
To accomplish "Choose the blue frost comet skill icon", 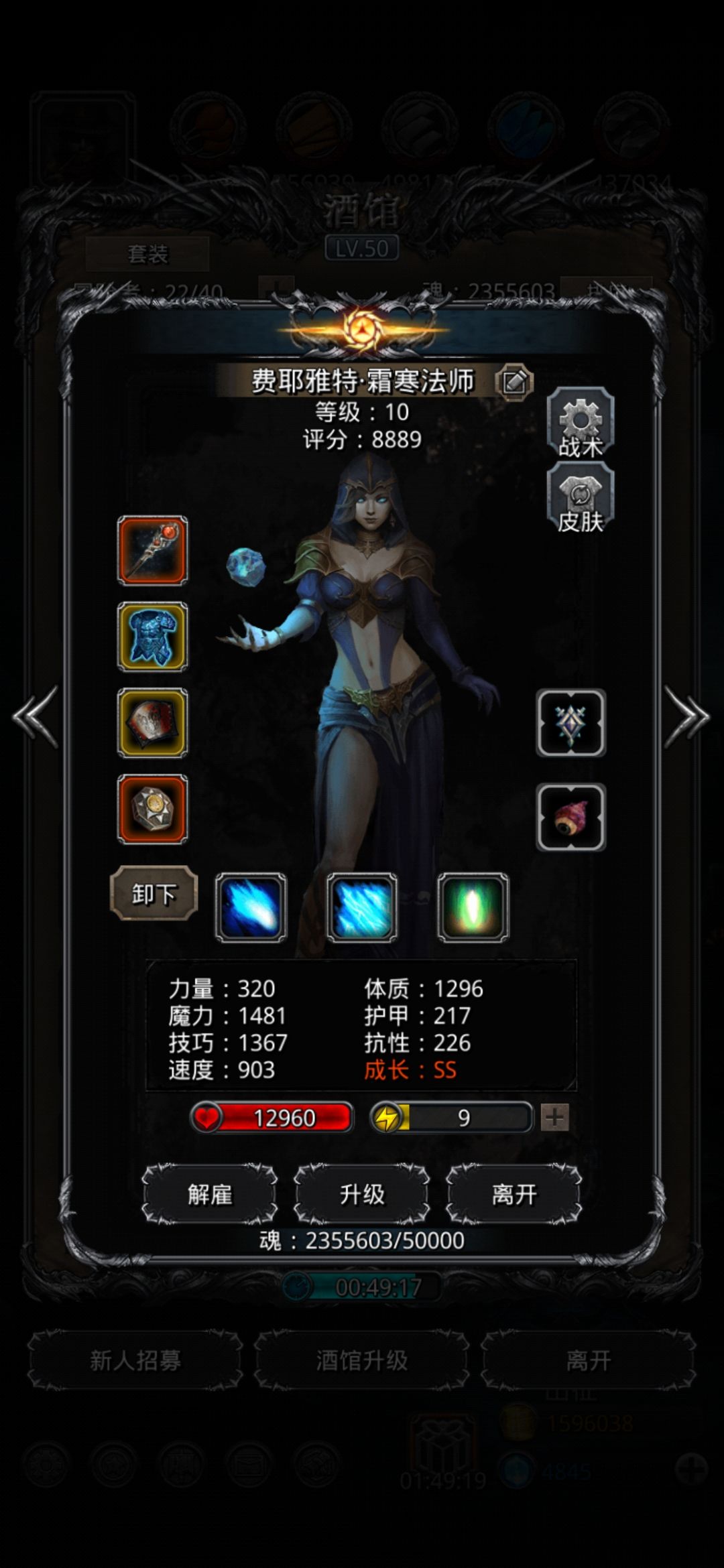I will (x=251, y=907).
